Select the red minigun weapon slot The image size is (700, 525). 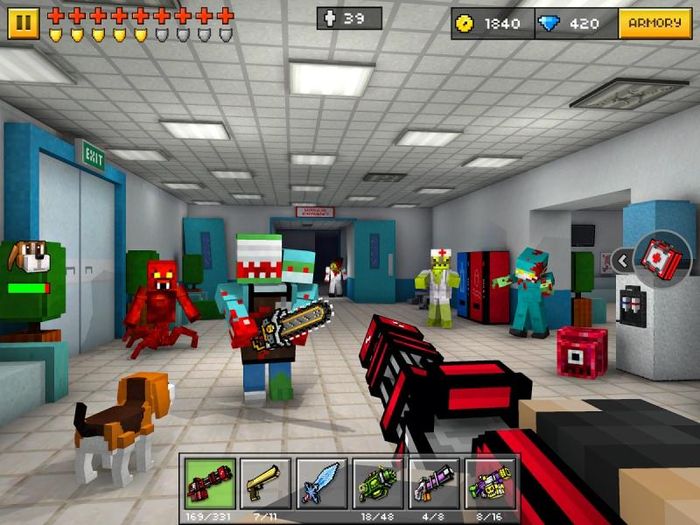(210, 485)
